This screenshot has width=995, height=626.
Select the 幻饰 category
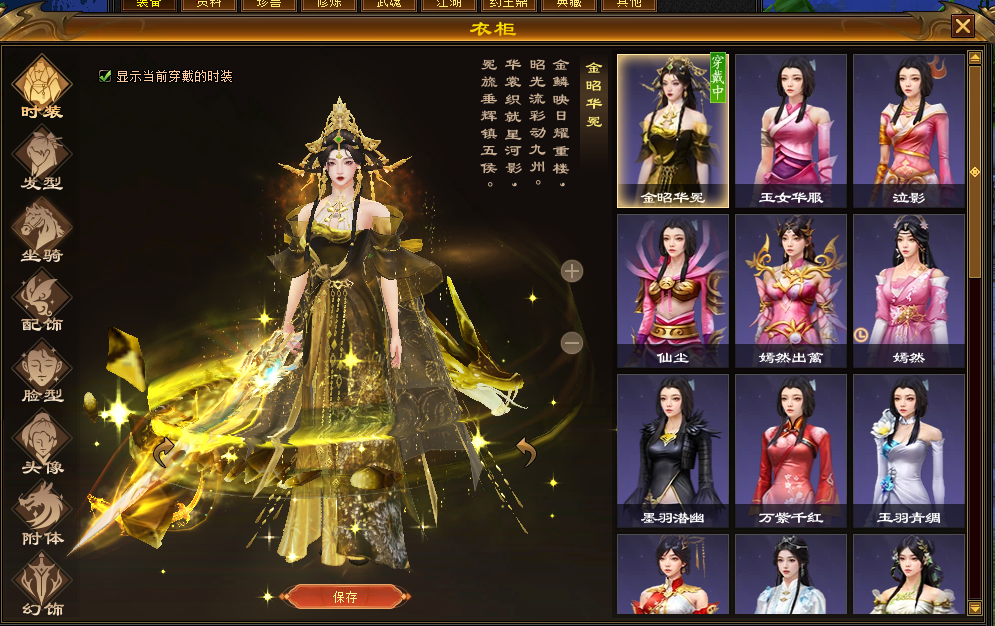pos(41,584)
